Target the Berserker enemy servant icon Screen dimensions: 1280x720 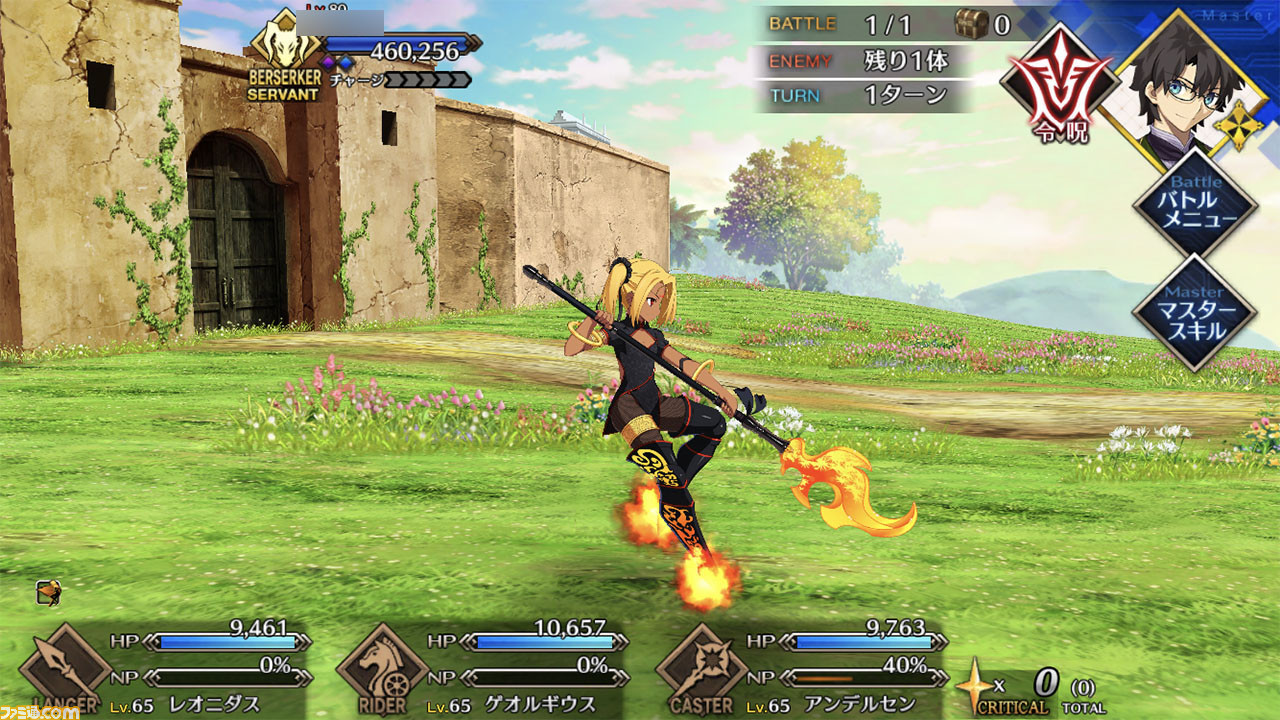coord(286,50)
